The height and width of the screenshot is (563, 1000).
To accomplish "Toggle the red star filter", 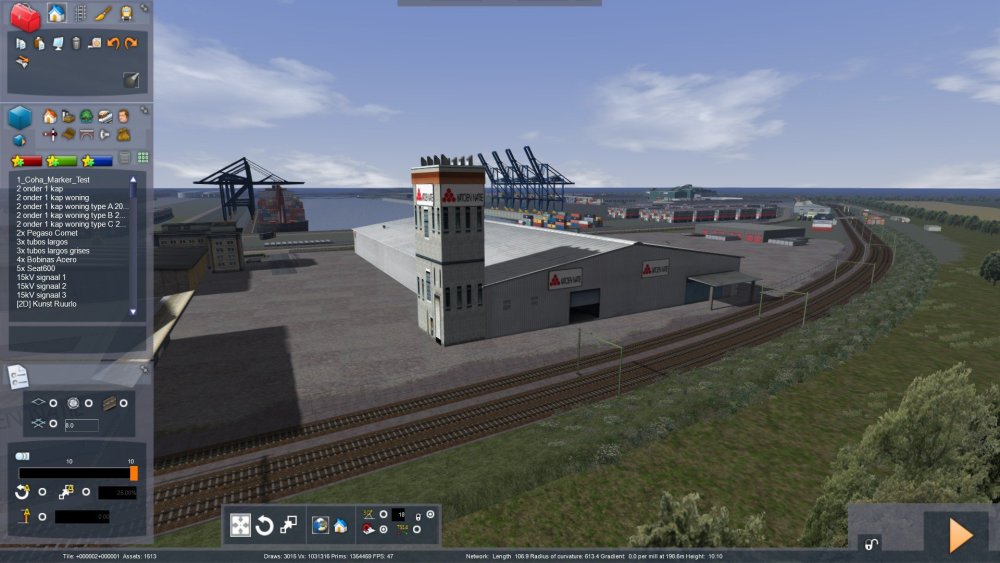I will (27, 160).
